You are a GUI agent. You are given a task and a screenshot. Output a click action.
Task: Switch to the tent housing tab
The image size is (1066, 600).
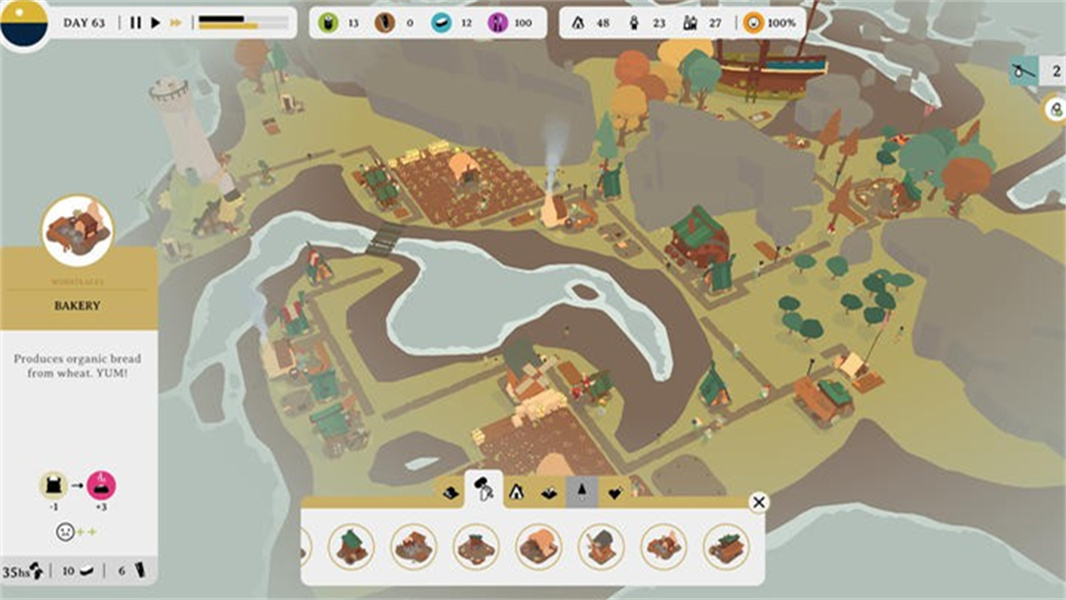(517, 492)
